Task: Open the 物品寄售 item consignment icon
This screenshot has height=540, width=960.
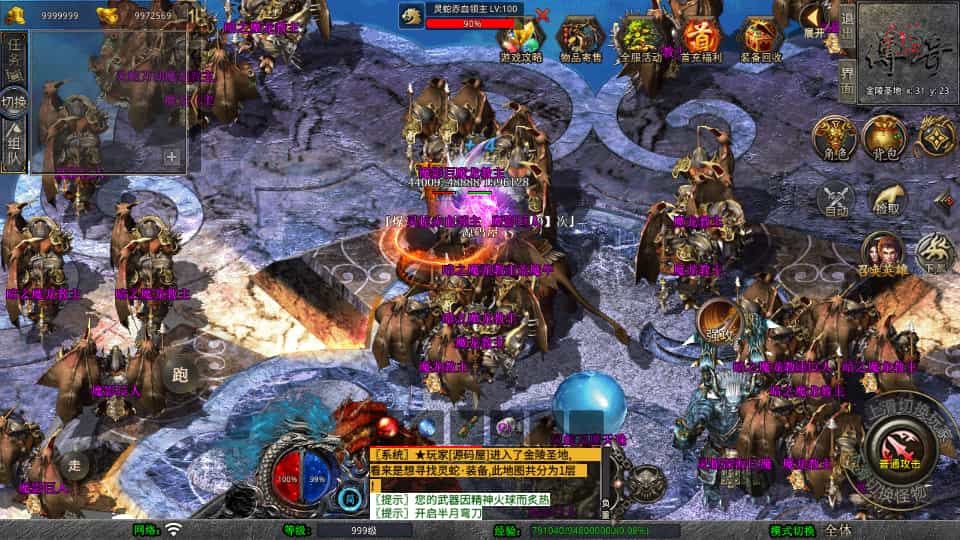Action: point(581,38)
